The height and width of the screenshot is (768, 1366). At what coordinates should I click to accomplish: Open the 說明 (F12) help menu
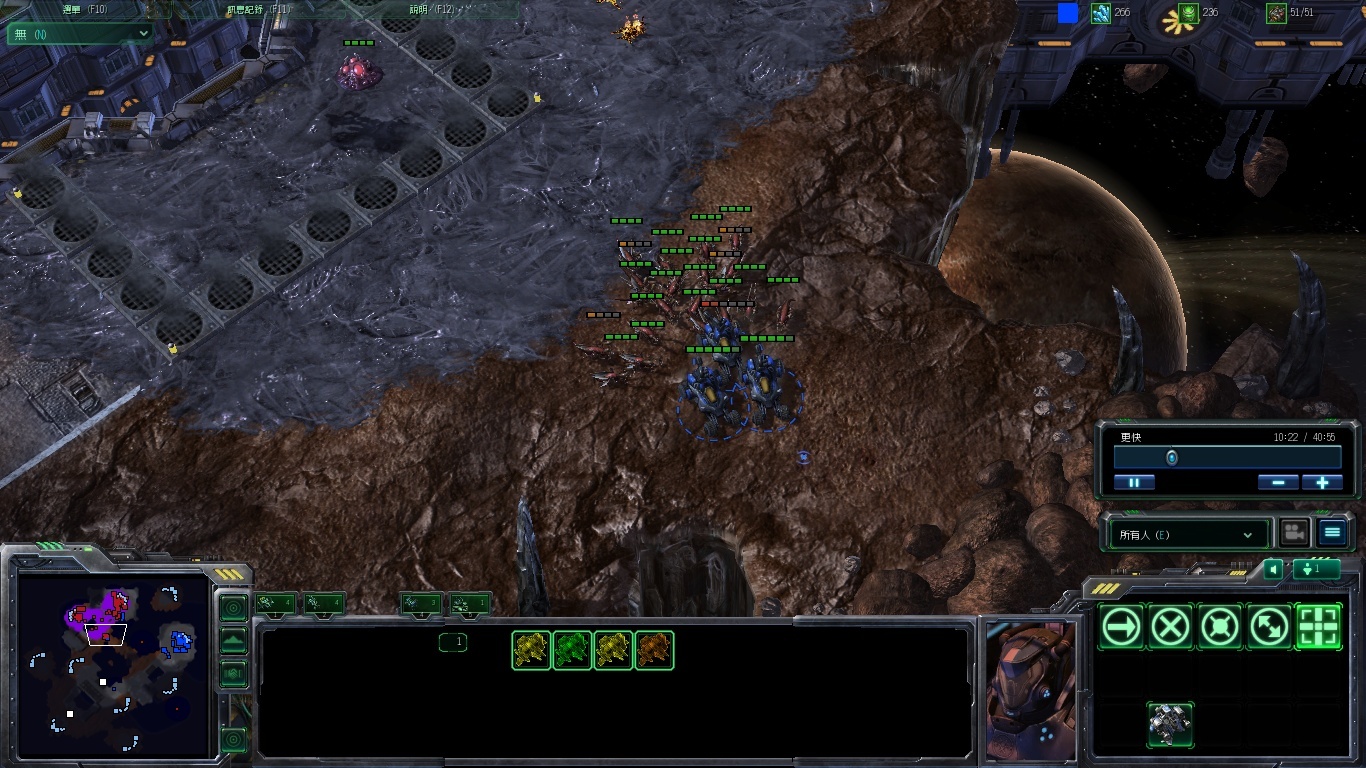(431, 9)
